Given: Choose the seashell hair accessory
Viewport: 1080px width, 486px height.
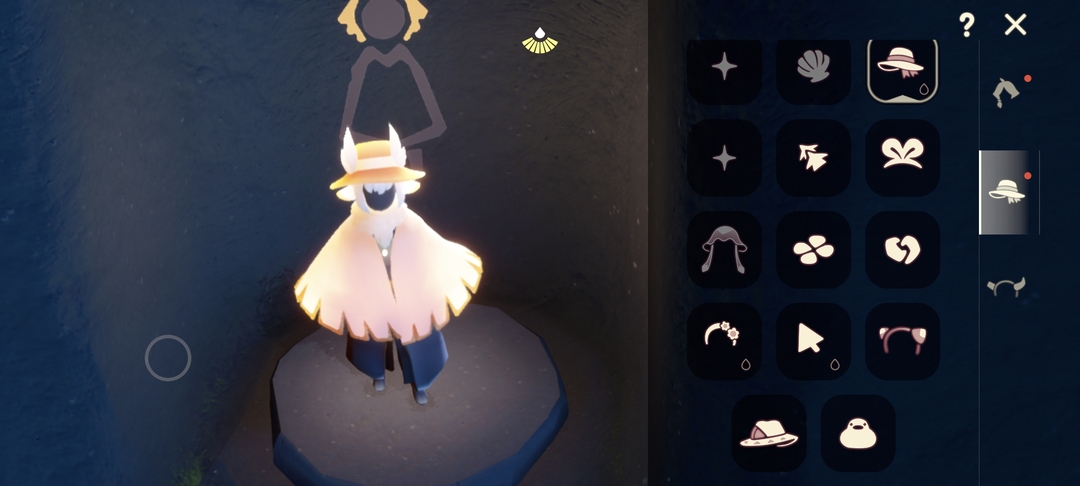Looking at the screenshot, I should tap(813, 68).
